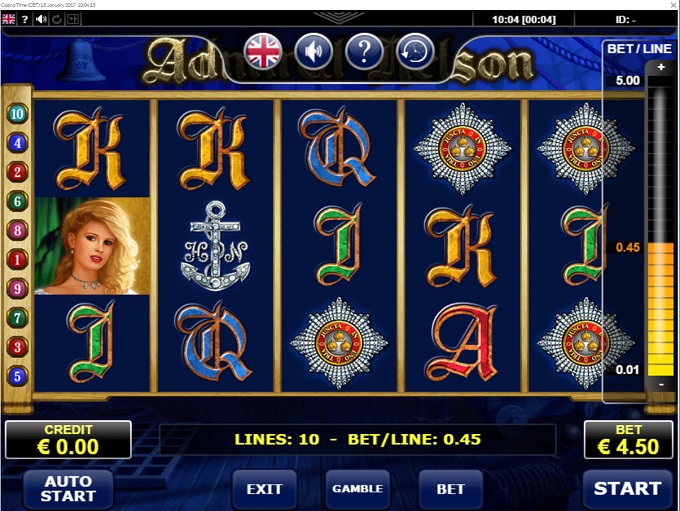
Task: Spin the reels with the START button
Action: [627, 488]
